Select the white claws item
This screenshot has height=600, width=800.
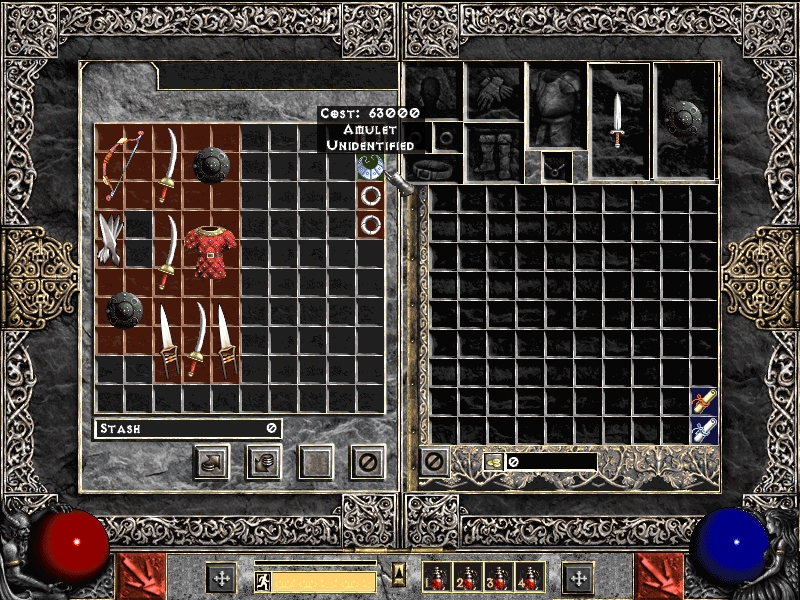110,239
